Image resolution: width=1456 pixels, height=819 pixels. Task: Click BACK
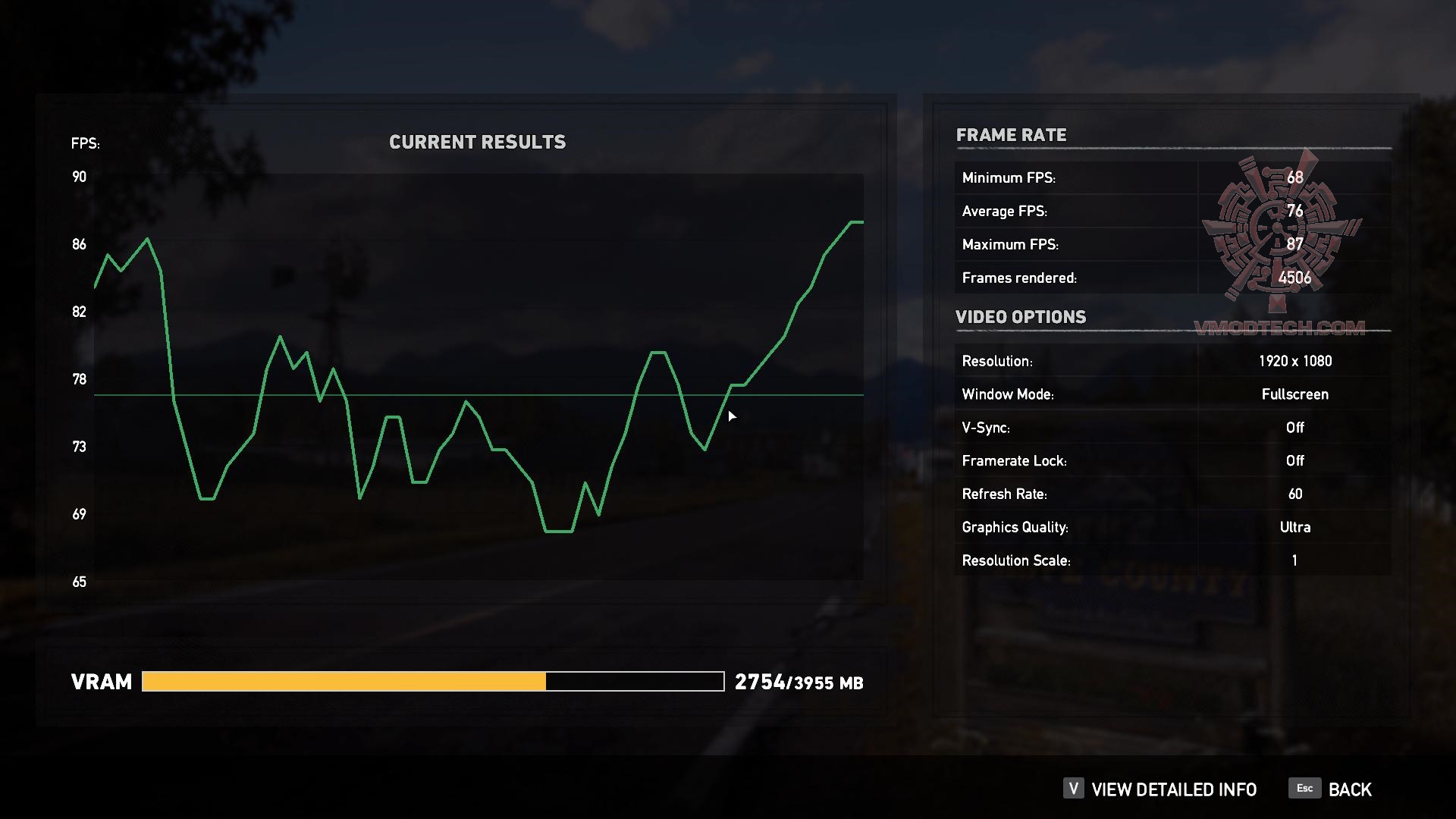1349,789
